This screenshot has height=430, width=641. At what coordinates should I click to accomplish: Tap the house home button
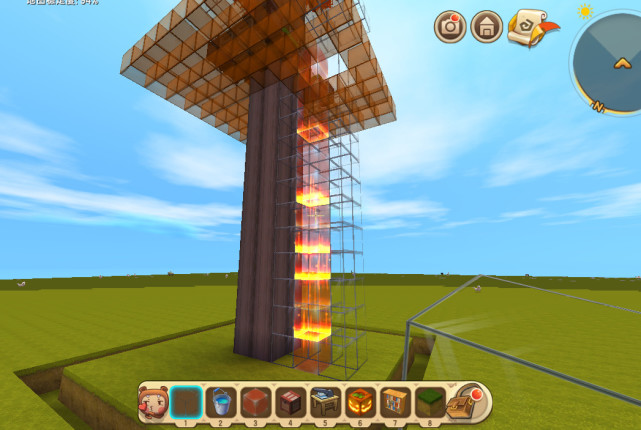click(487, 27)
